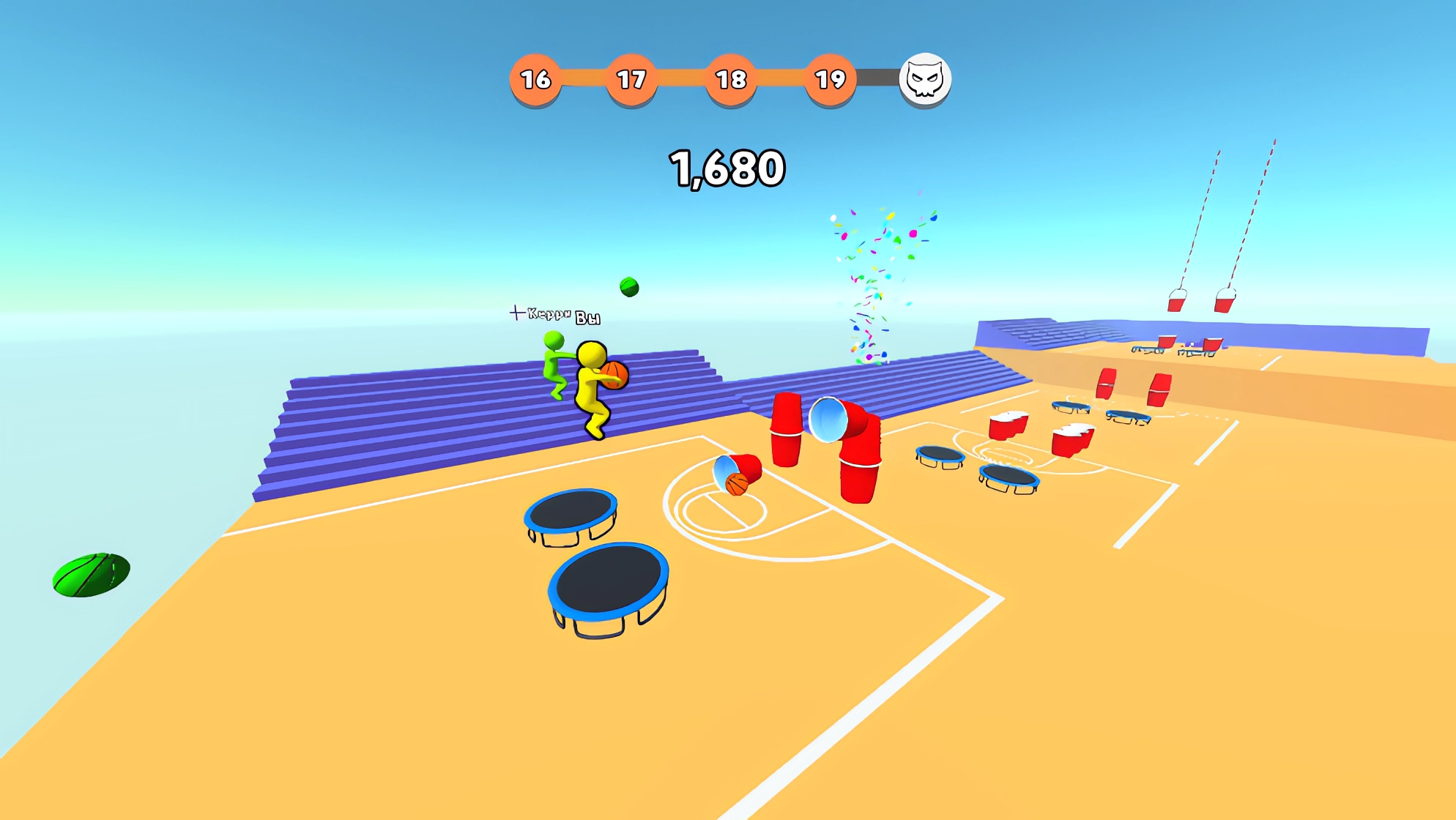The height and width of the screenshot is (820, 1456).
Task: Click the level 16 progress marker
Action: point(535,79)
